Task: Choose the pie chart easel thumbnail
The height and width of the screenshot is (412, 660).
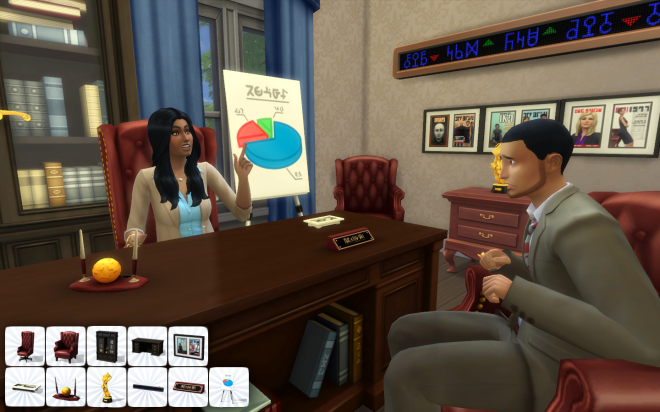Action: pyautogui.click(x=229, y=386)
